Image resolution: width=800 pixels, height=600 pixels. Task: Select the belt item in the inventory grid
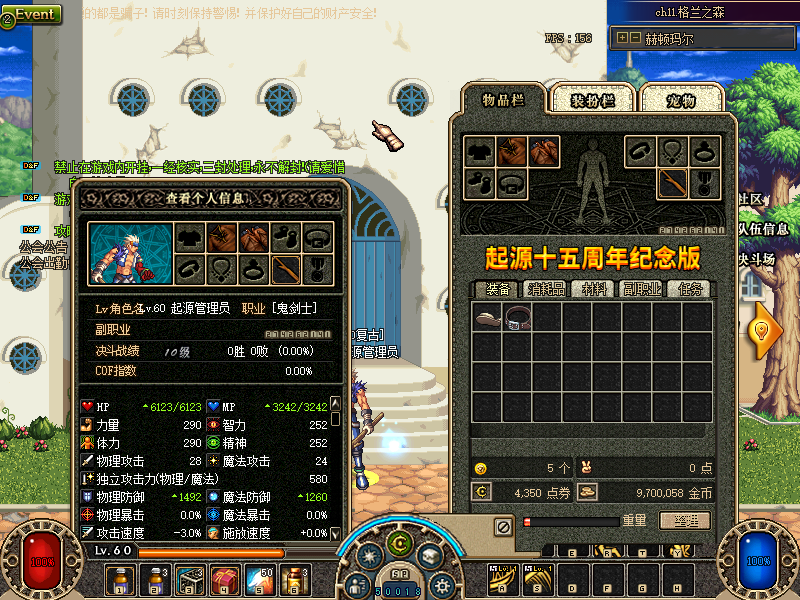517,318
